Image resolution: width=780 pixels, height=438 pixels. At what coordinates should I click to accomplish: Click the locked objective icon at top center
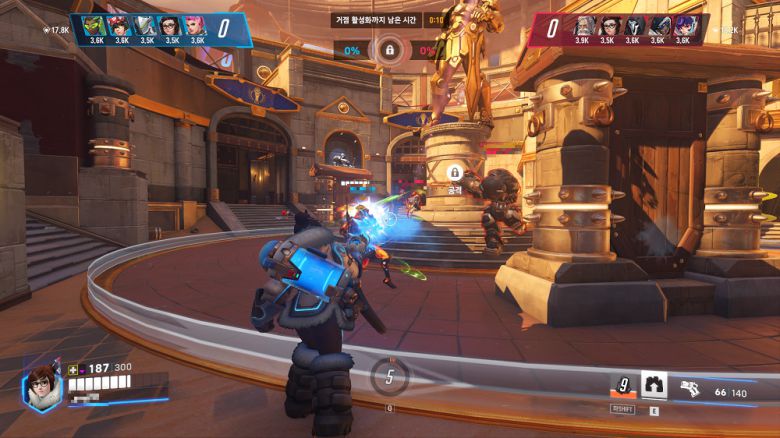coord(389,48)
